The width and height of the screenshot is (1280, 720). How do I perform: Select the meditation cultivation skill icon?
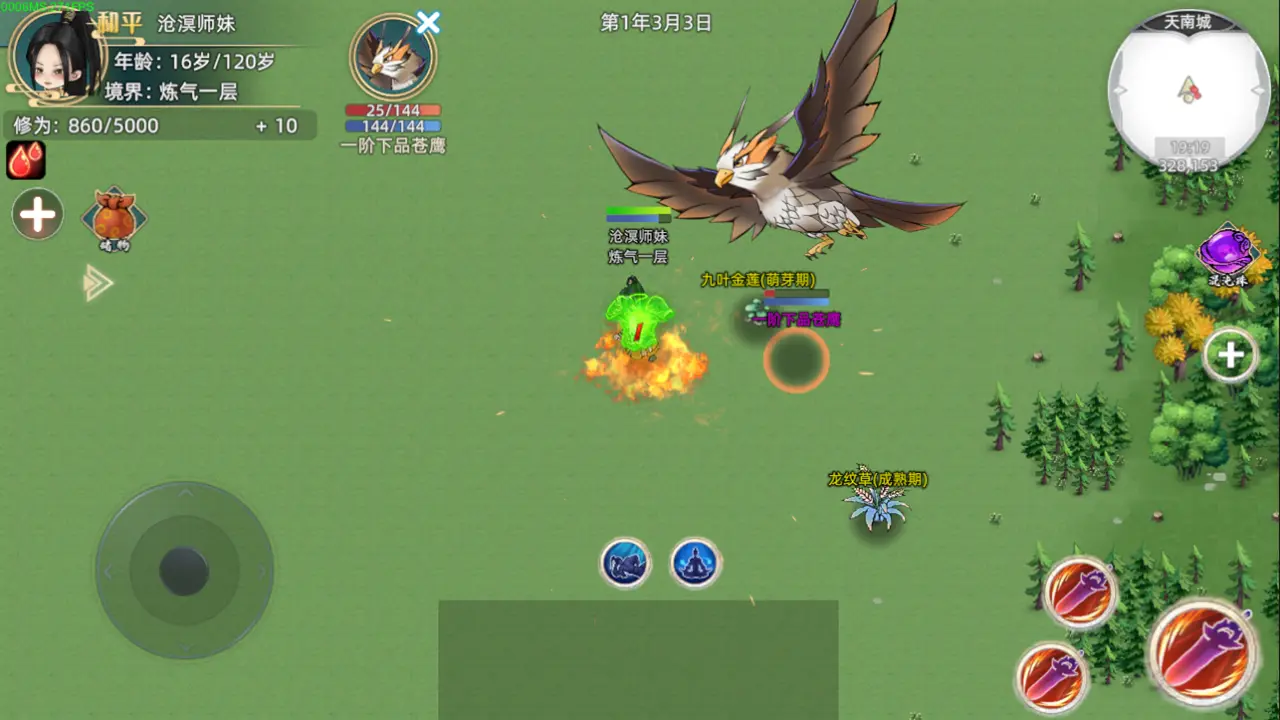pos(695,562)
